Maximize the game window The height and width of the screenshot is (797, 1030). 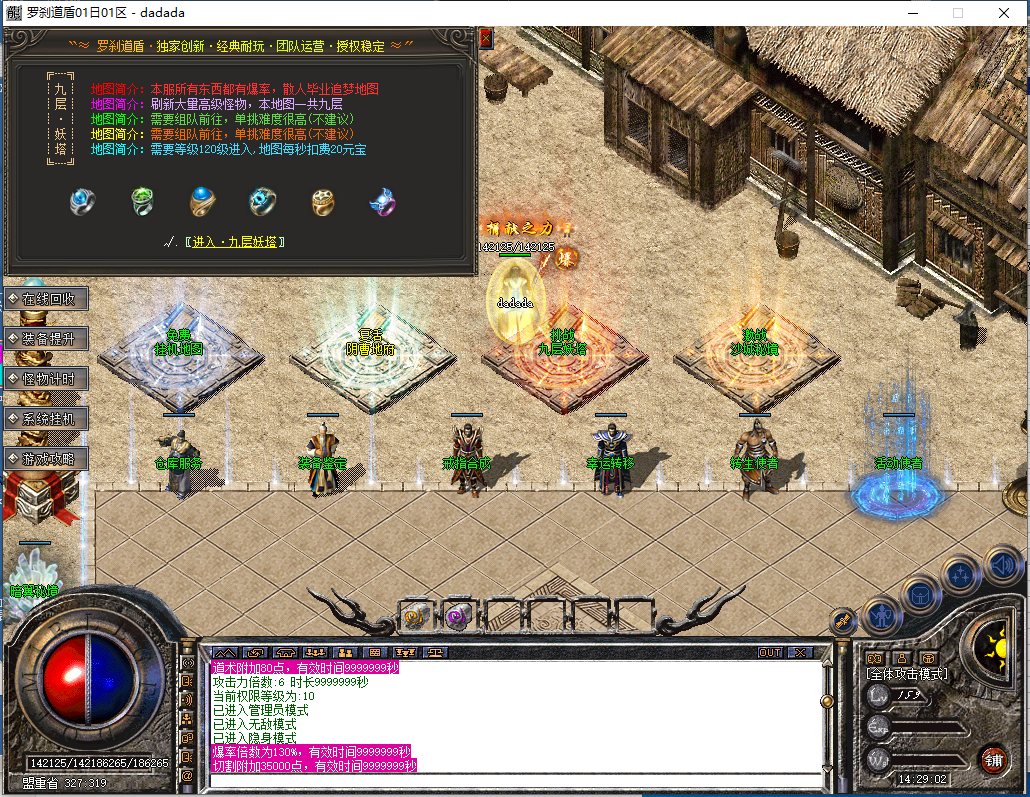click(x=957, y=13)
